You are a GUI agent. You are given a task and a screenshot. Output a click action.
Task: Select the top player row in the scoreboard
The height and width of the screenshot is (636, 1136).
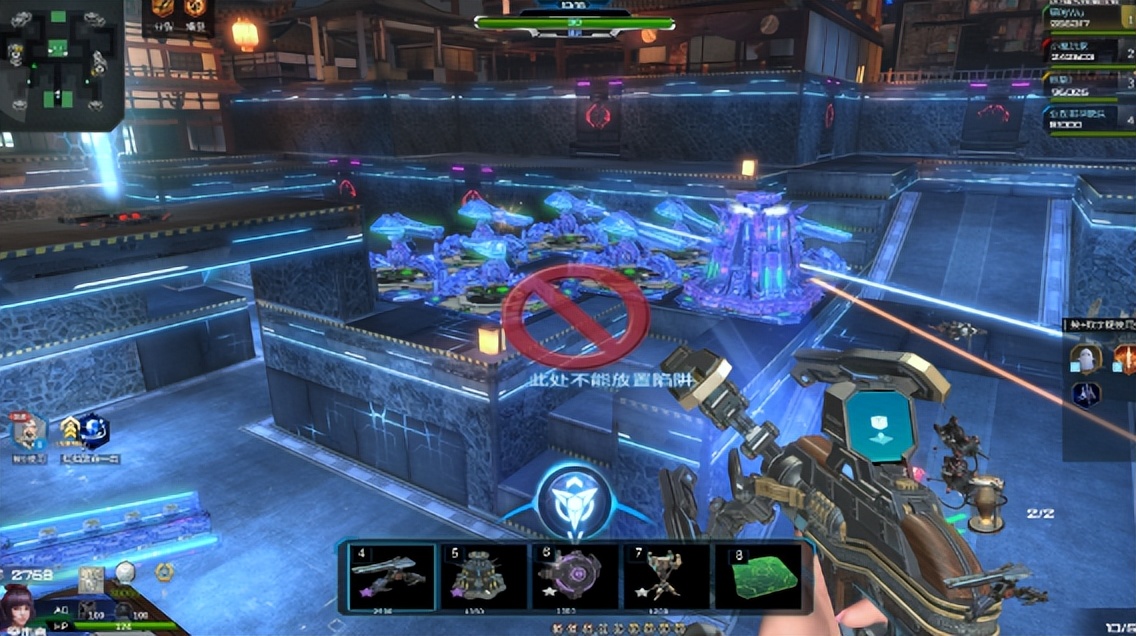coord(1089,20)
